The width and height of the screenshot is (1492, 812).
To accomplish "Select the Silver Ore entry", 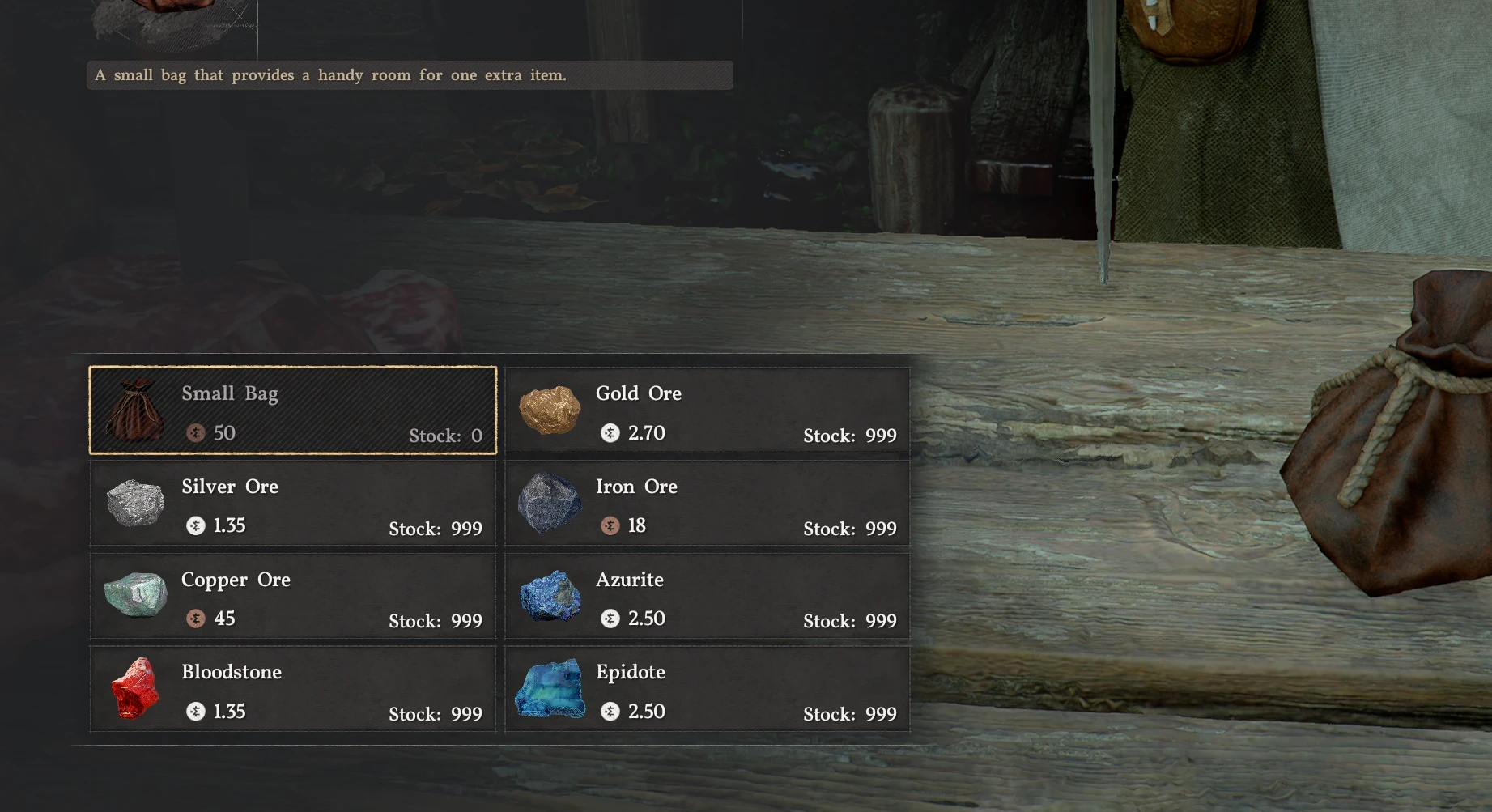I will (x=292, y=504).
